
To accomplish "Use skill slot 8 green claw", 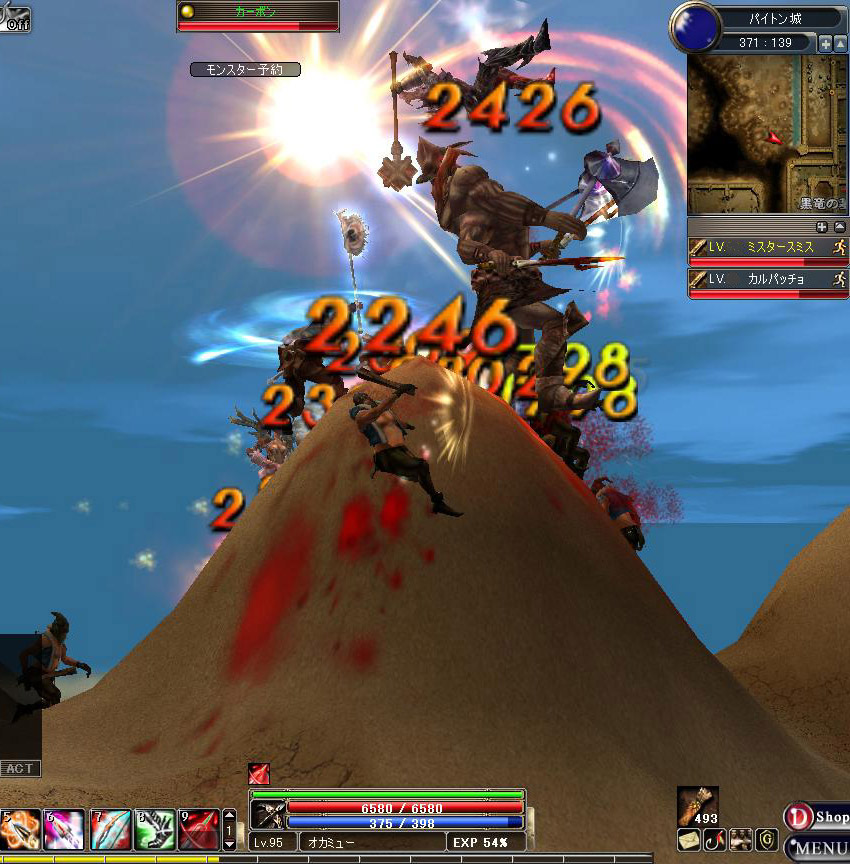I will [154, 830].
